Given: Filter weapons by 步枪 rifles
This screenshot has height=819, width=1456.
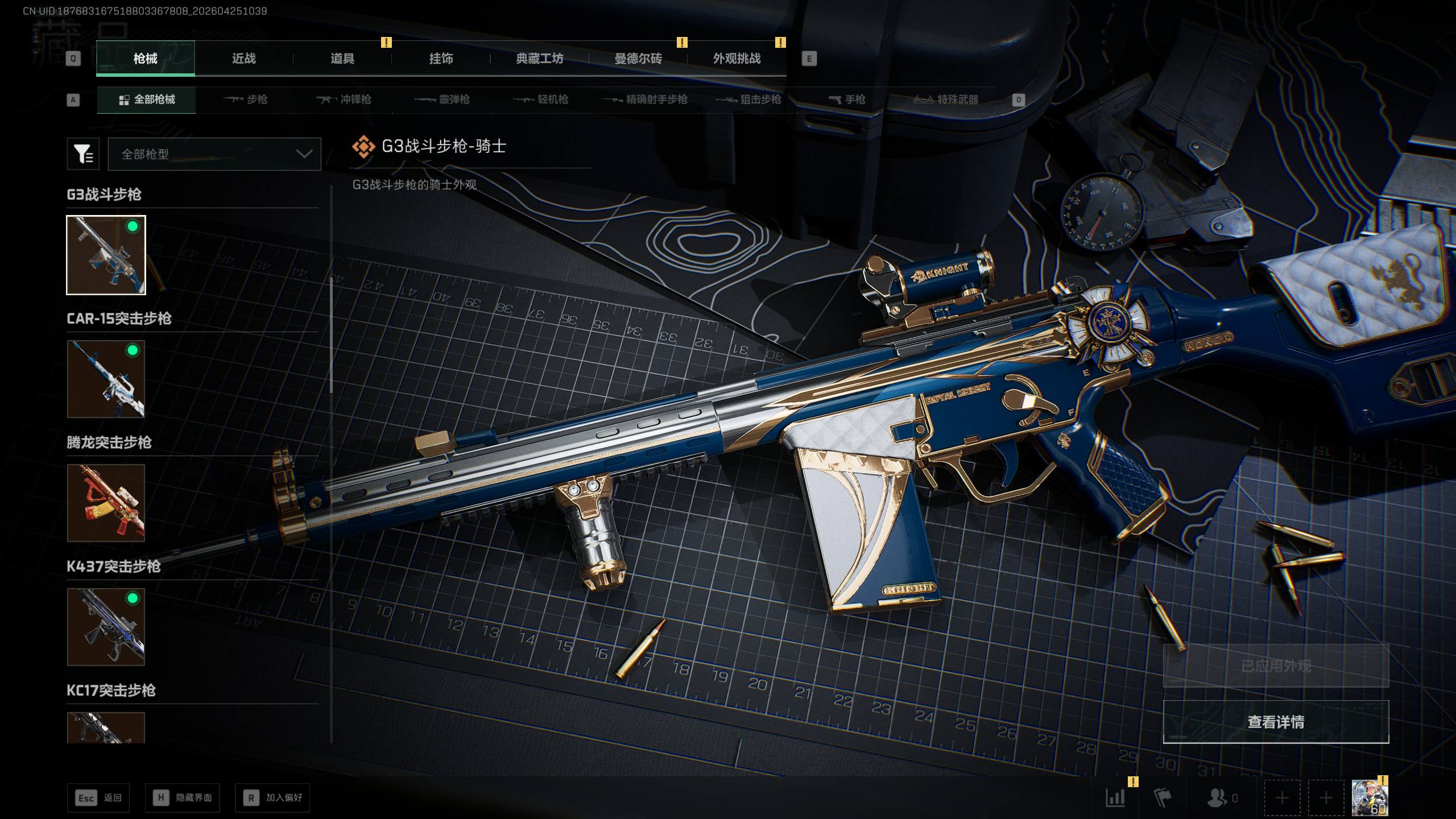Looking at the screenshot, I should 246,100.
